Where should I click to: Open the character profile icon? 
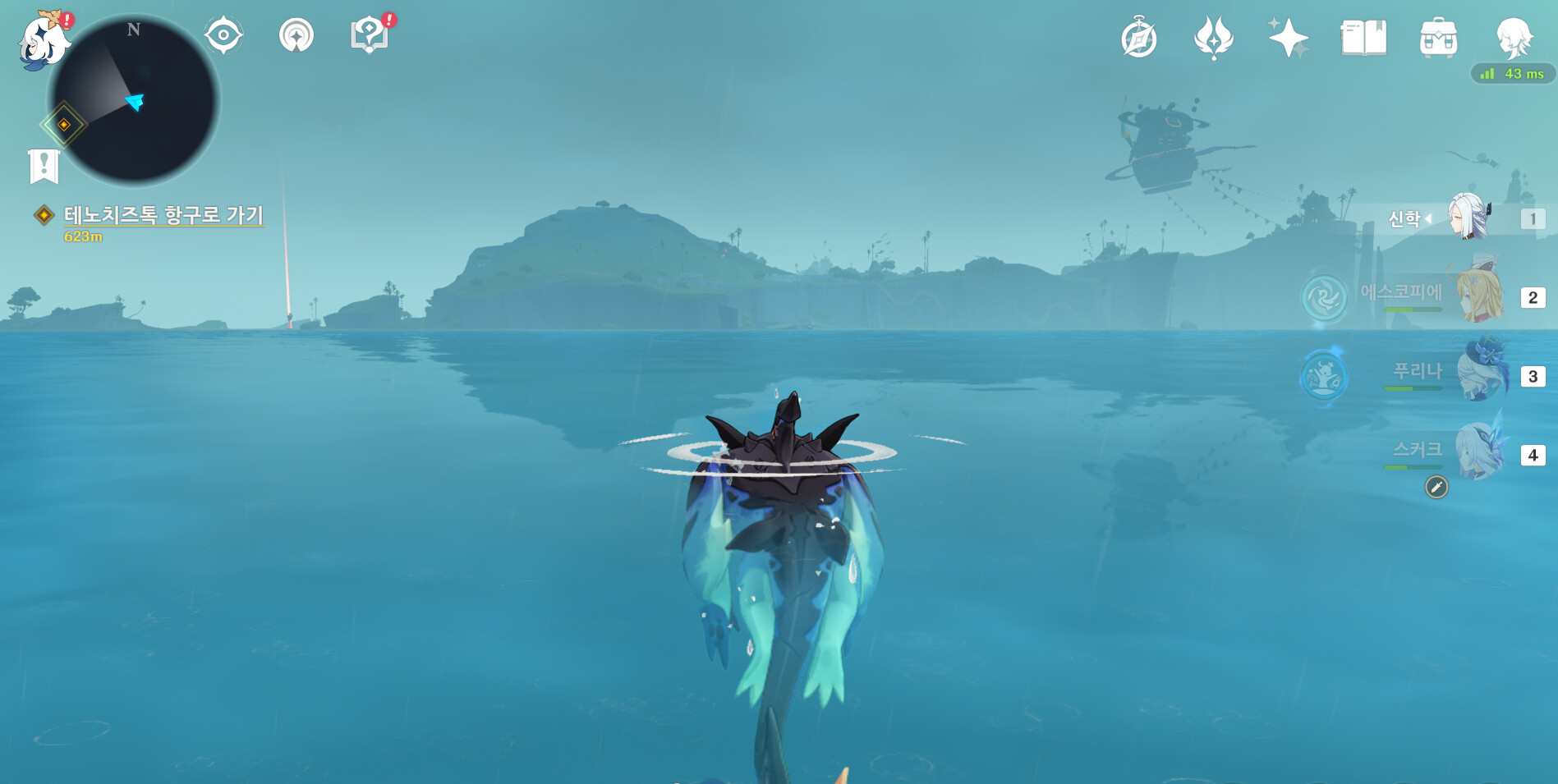[1514, 38]
